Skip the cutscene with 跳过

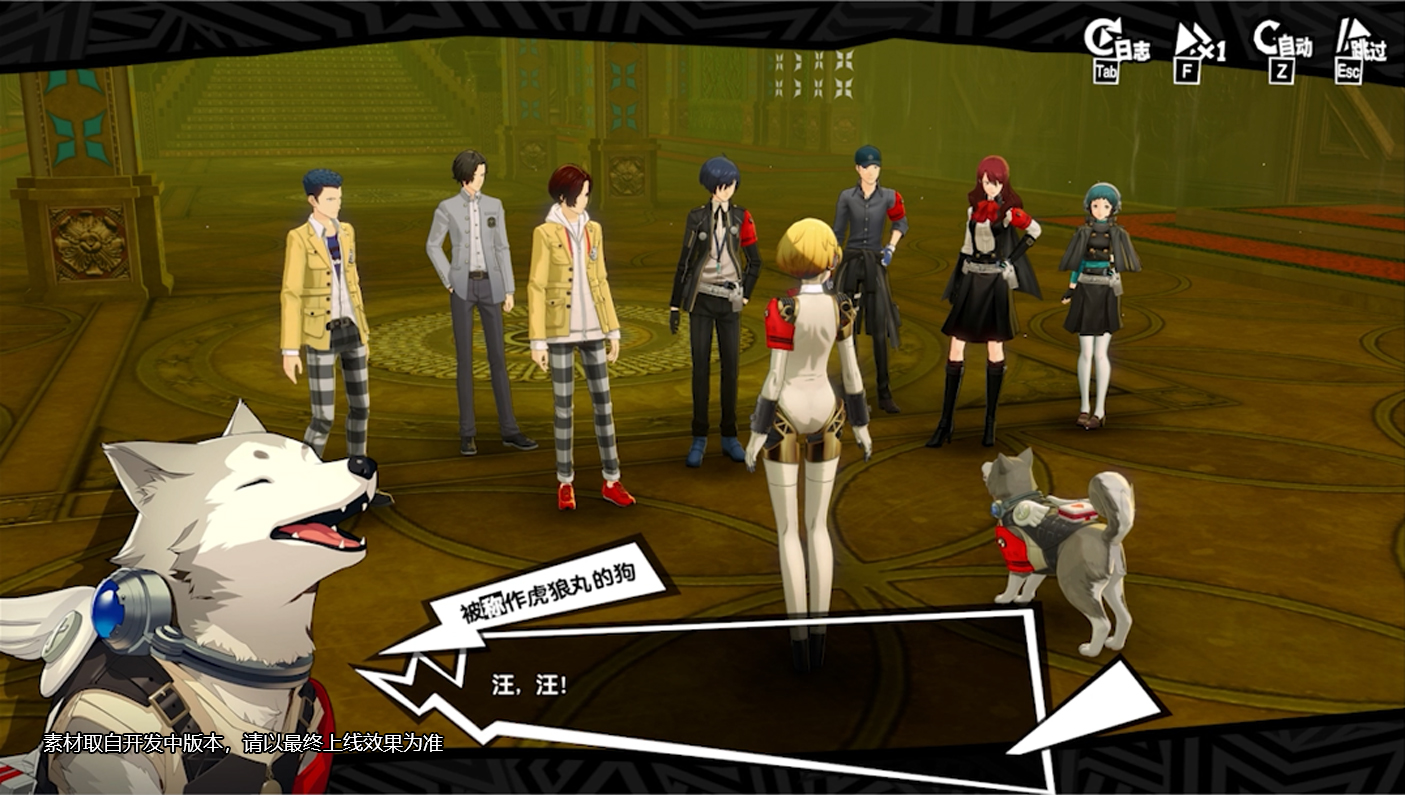click(x=1359, y=50)
